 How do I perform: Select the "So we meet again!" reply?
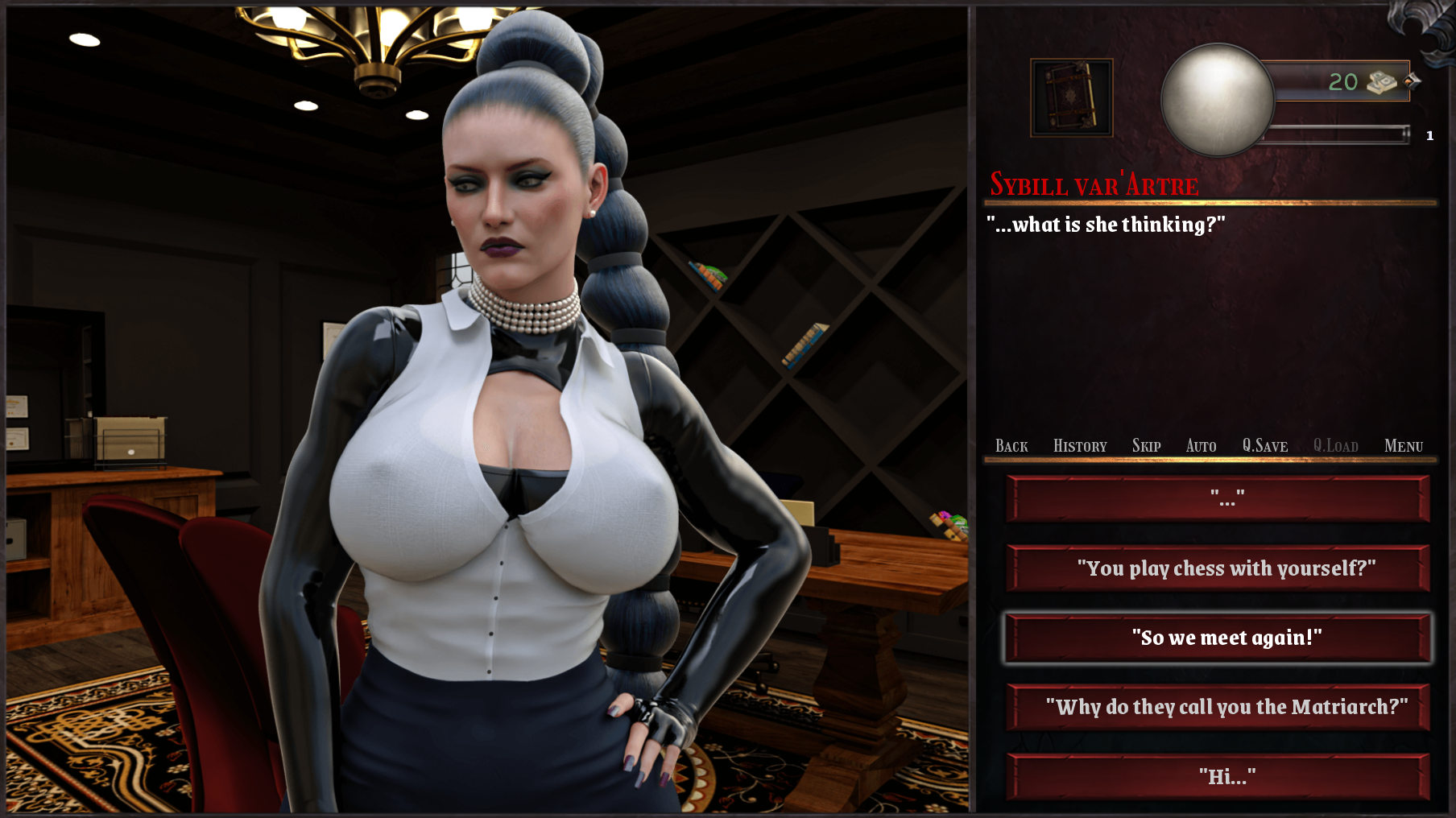pyautogui.click(x=1218, y=638)
